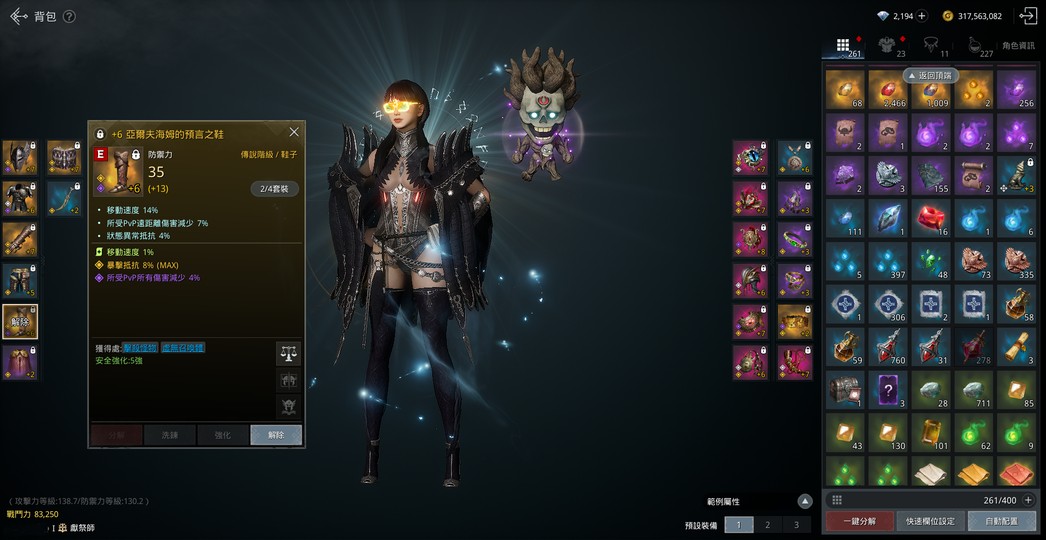This screenshot has height=540, width=1046.
Task: Switch to the armor equipment inventory tab
Action: [886, 45]
